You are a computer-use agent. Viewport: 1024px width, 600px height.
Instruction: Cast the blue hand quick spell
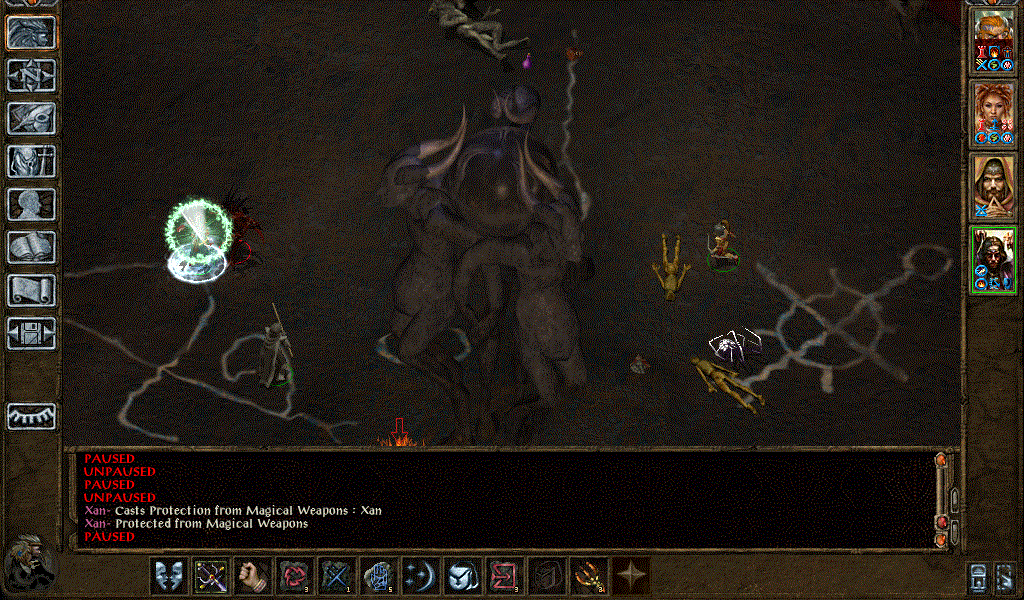(379, 577)
